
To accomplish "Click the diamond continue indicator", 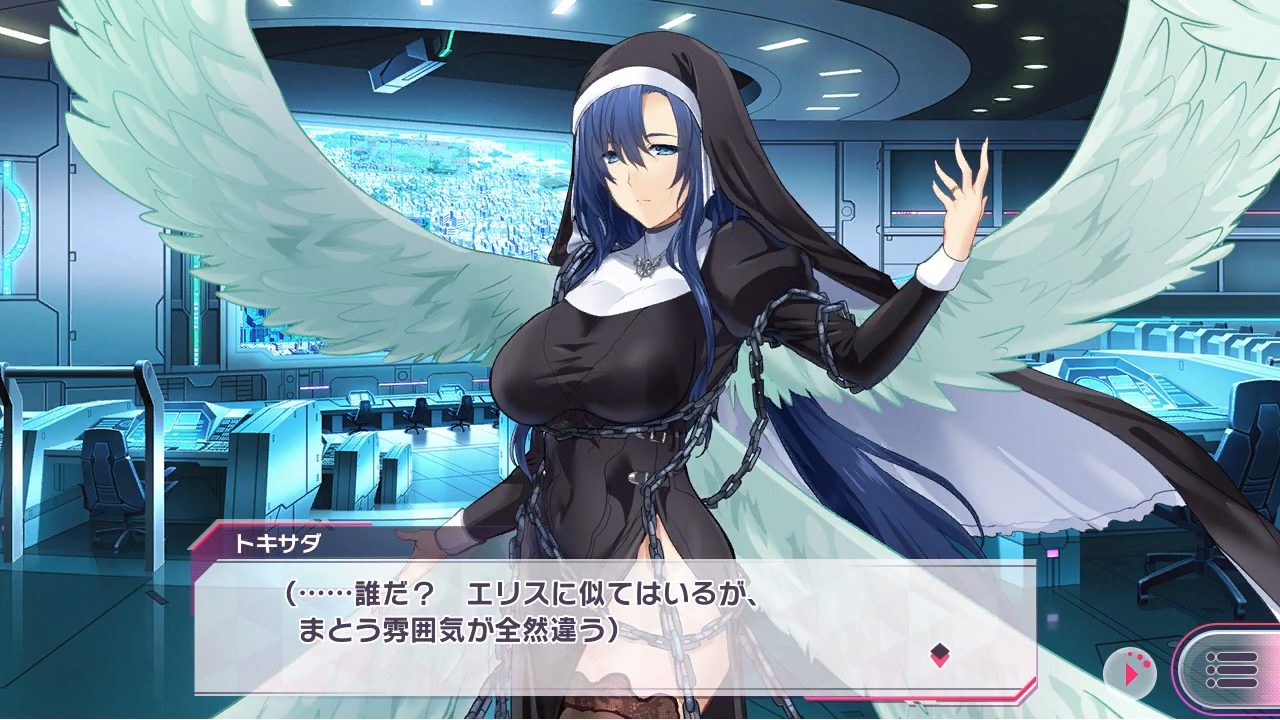I will pos(939,656).
